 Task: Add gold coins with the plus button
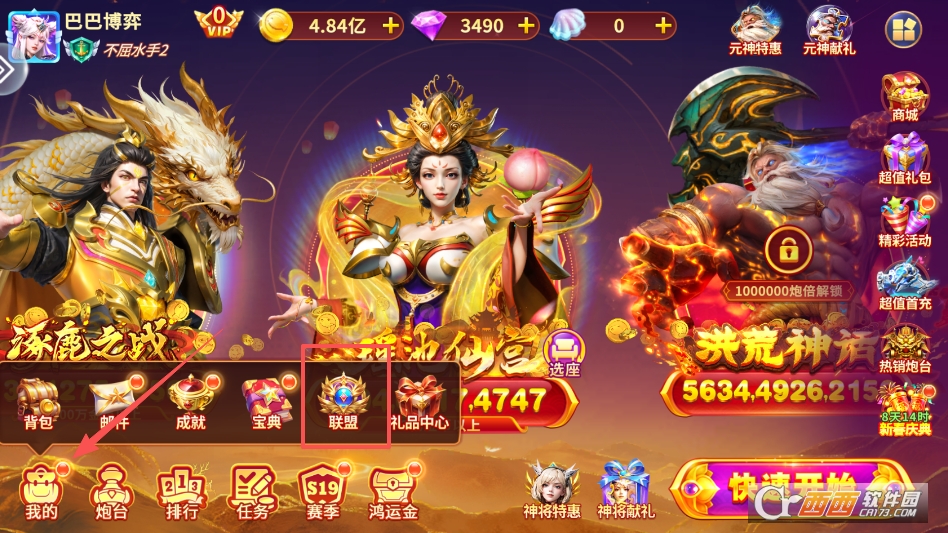[x=391, y=26]
